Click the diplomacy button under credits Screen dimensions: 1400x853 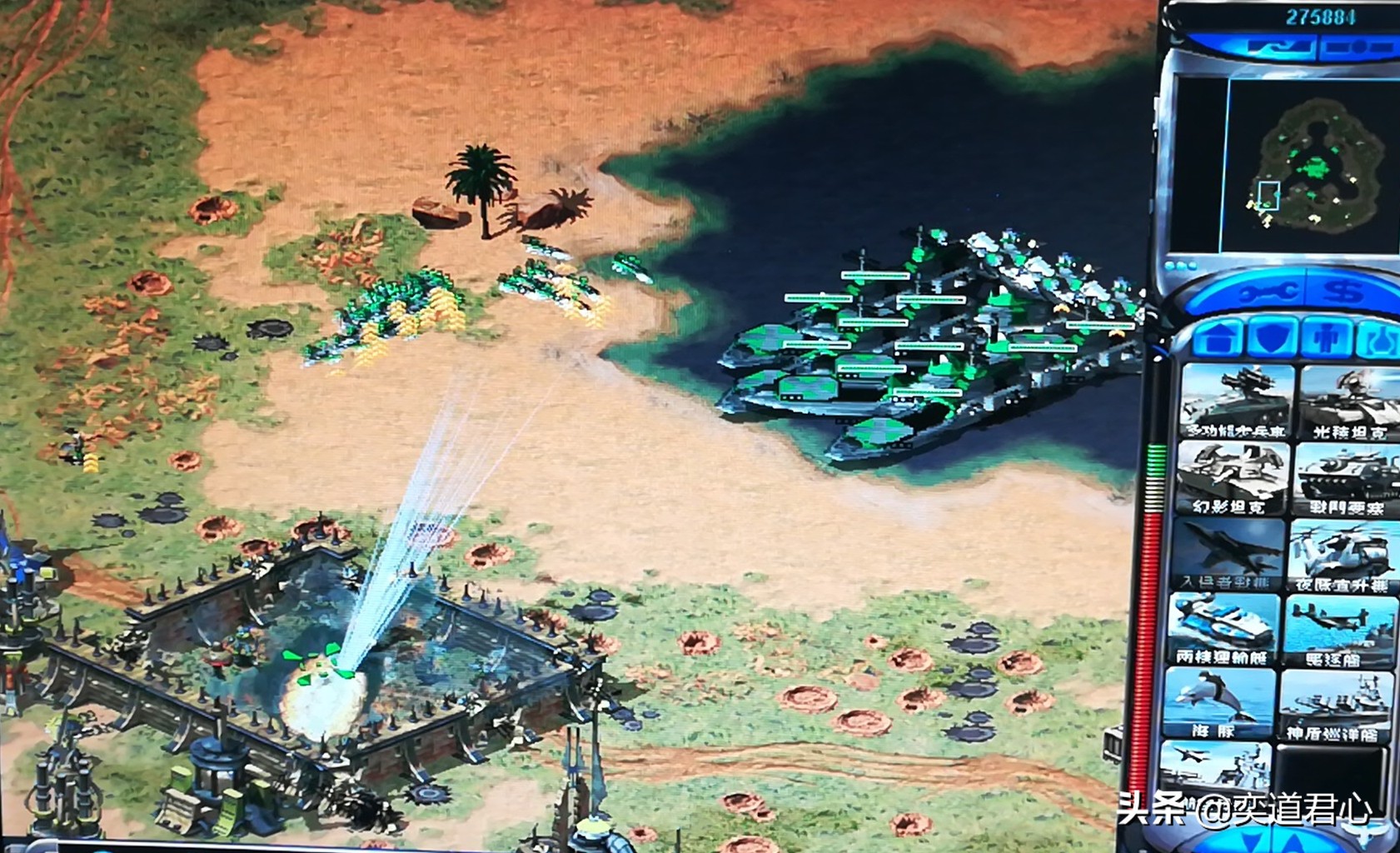(x=1276, y=47)
